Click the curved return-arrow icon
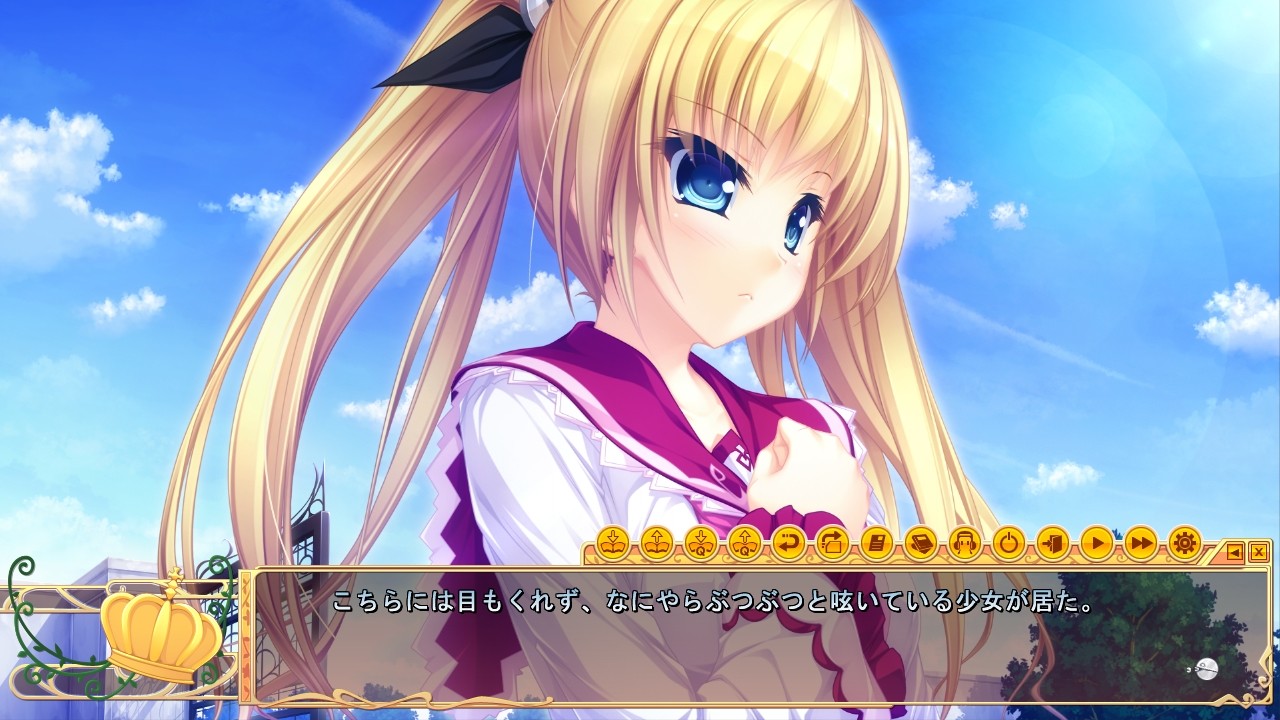The image size is (1280, 720). tap(788, 544)
